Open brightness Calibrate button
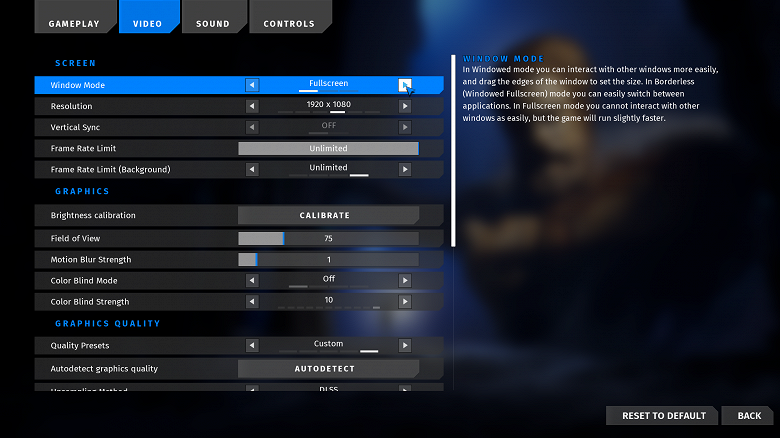The width and height of the screenshot is (780, 438). click(x=324, y=215)
